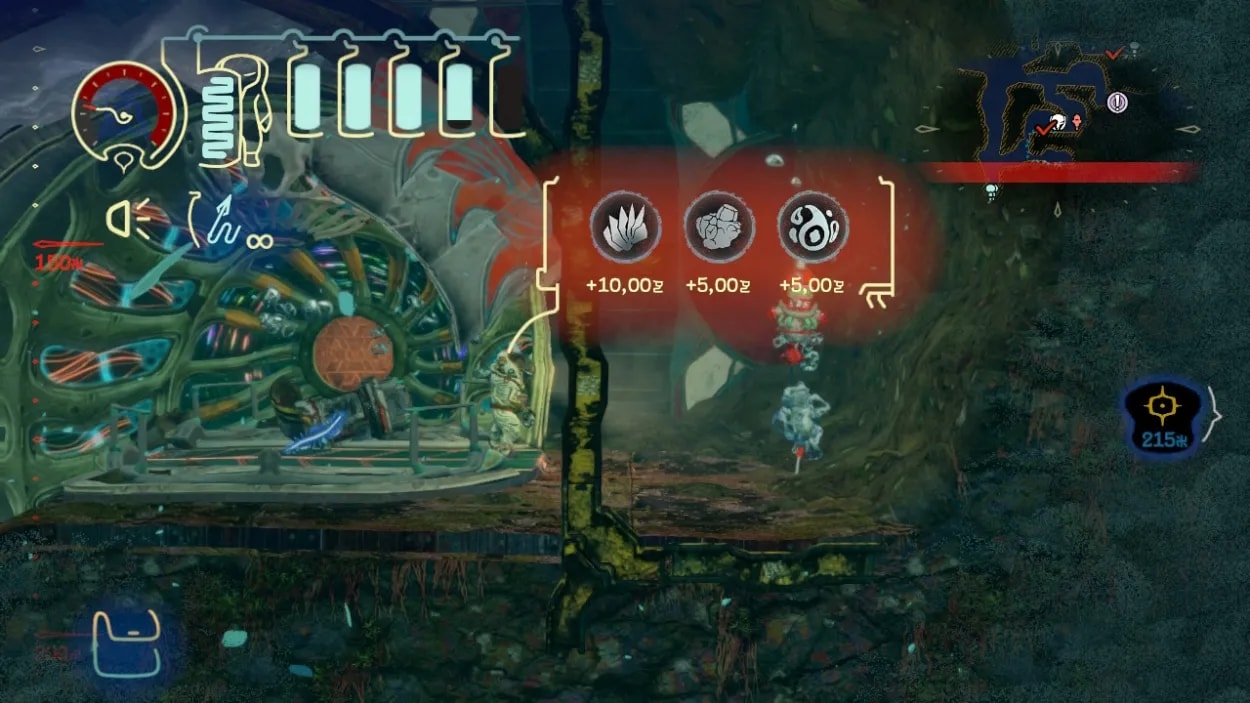This screenshot has height=703, width=1250.
Task: Select the crystal shard resource icon
Action: pyautogui.click(x=625, y=226)
